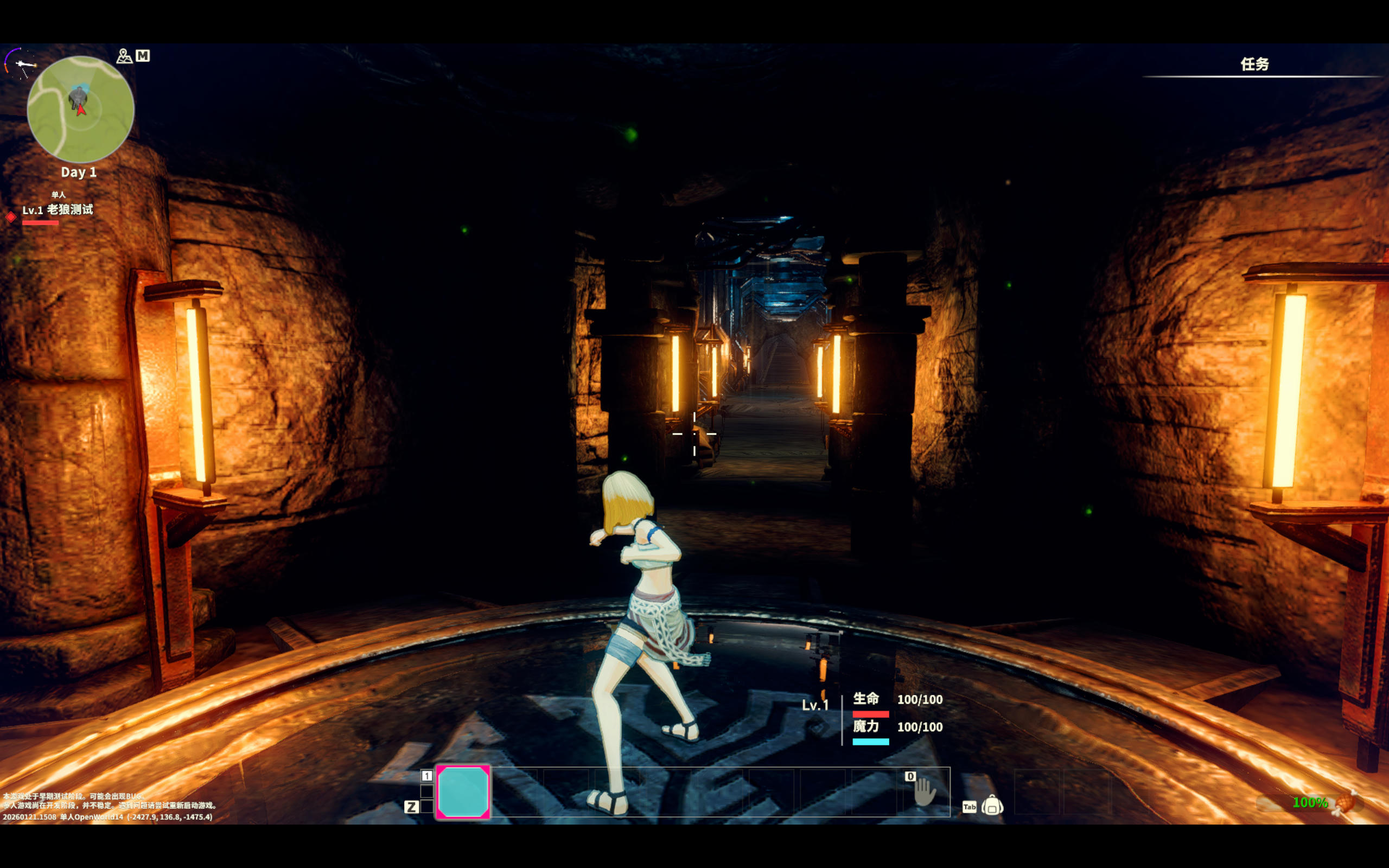This screenshot has height=868, width=1389.
Task: Click the red player arrow on minimap
Action: [81, 109]
